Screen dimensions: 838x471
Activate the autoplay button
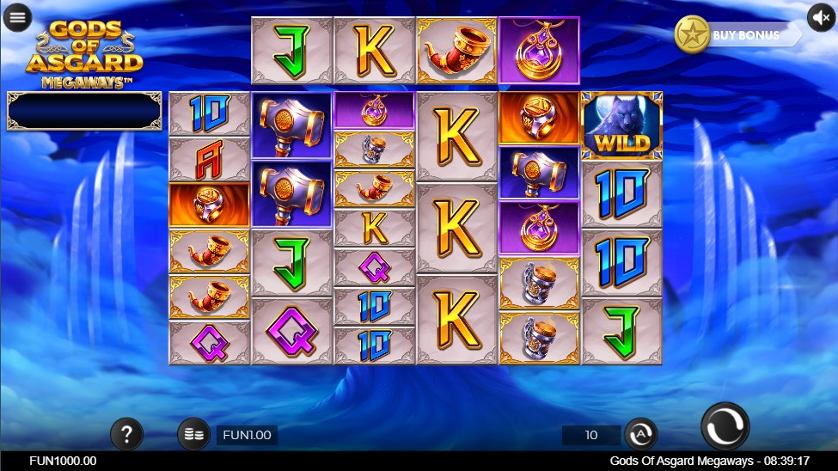[640, 434]
